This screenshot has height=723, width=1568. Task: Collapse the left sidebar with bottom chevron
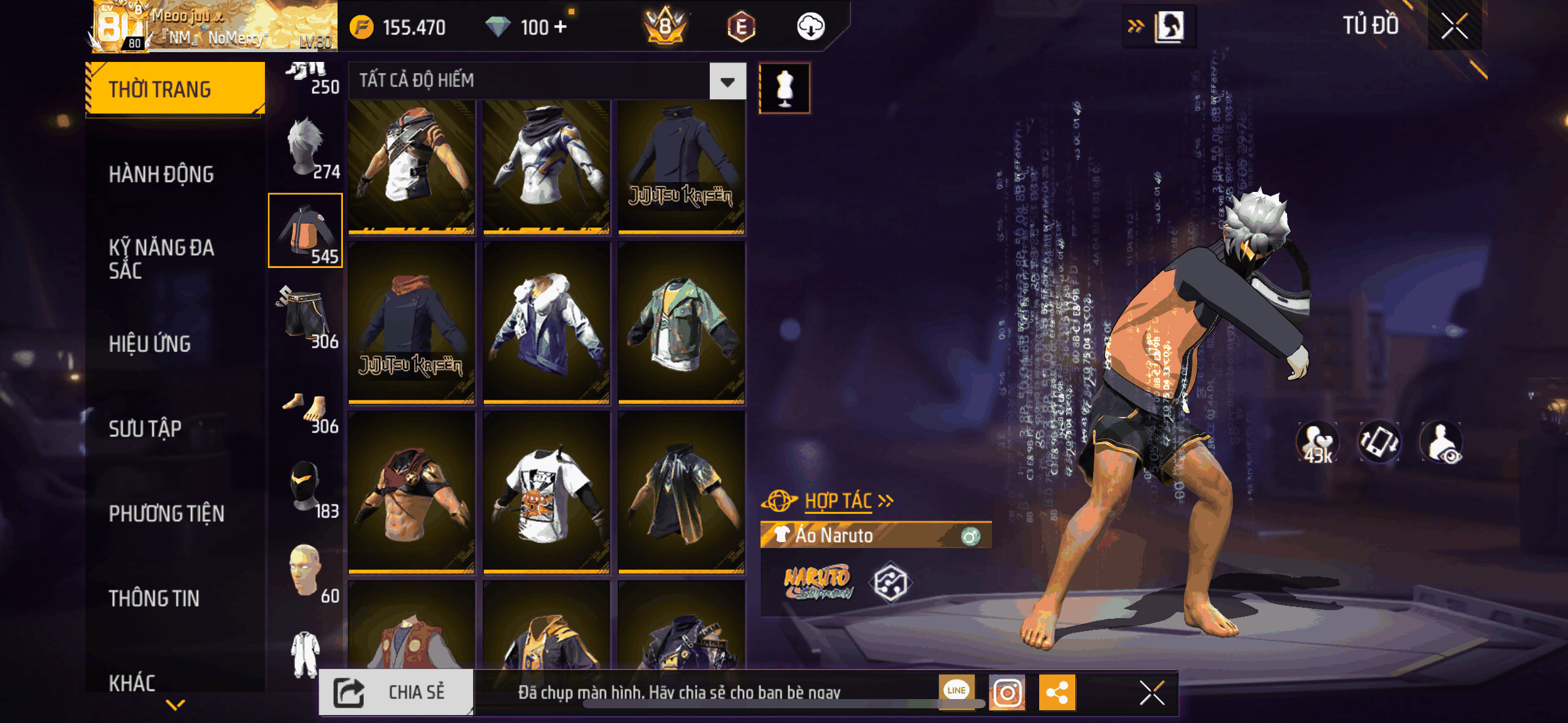[x=174, y=705]
